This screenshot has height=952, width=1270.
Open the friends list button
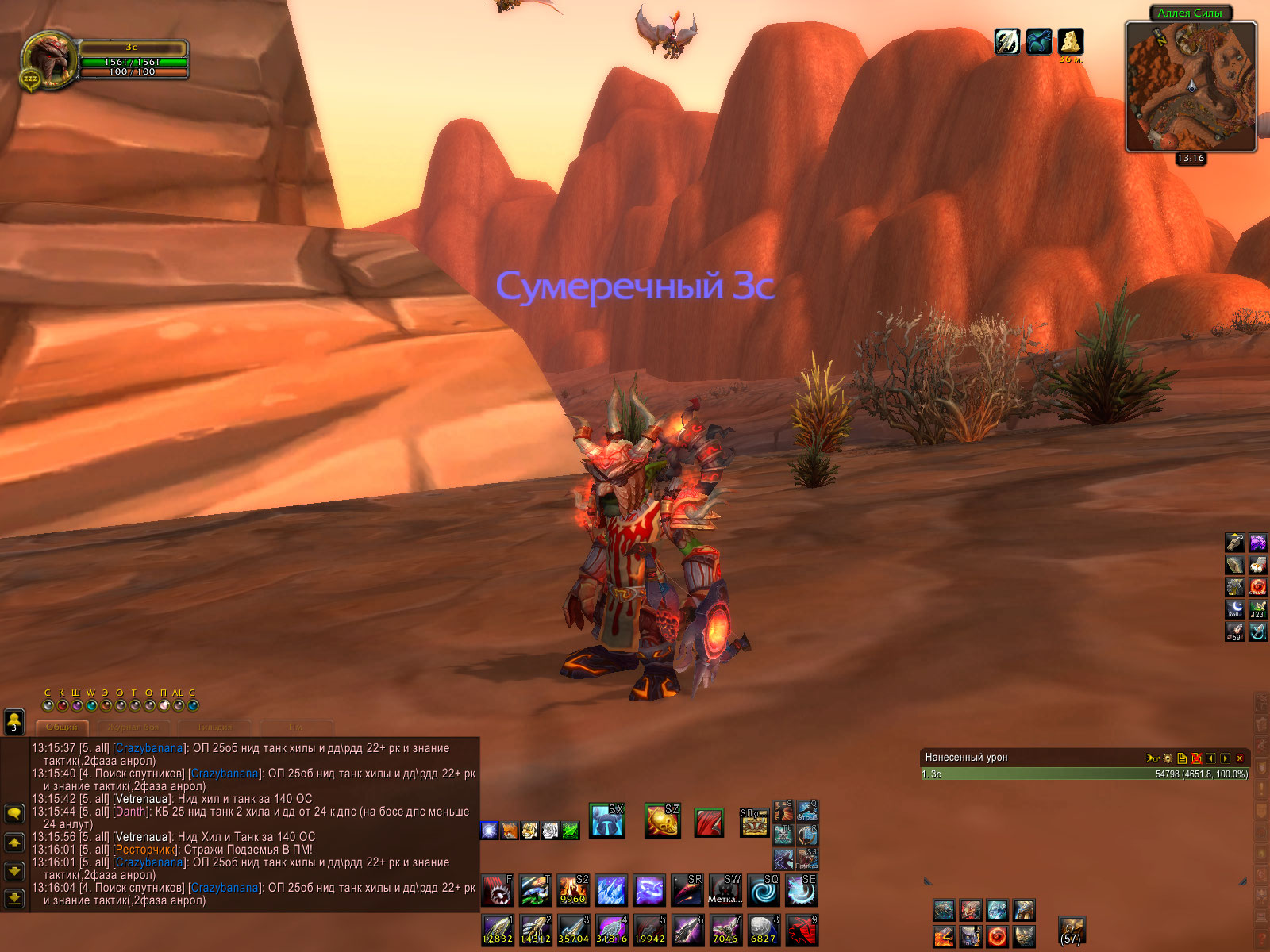point(13,721)
